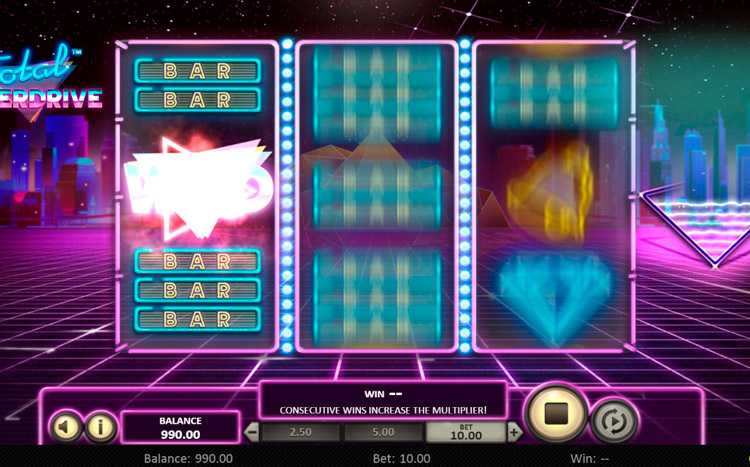Image resolution: width=750 pixels, height=467 pixels.
Task: Choose the 5.00 bet amount
Action: [384, 433]
